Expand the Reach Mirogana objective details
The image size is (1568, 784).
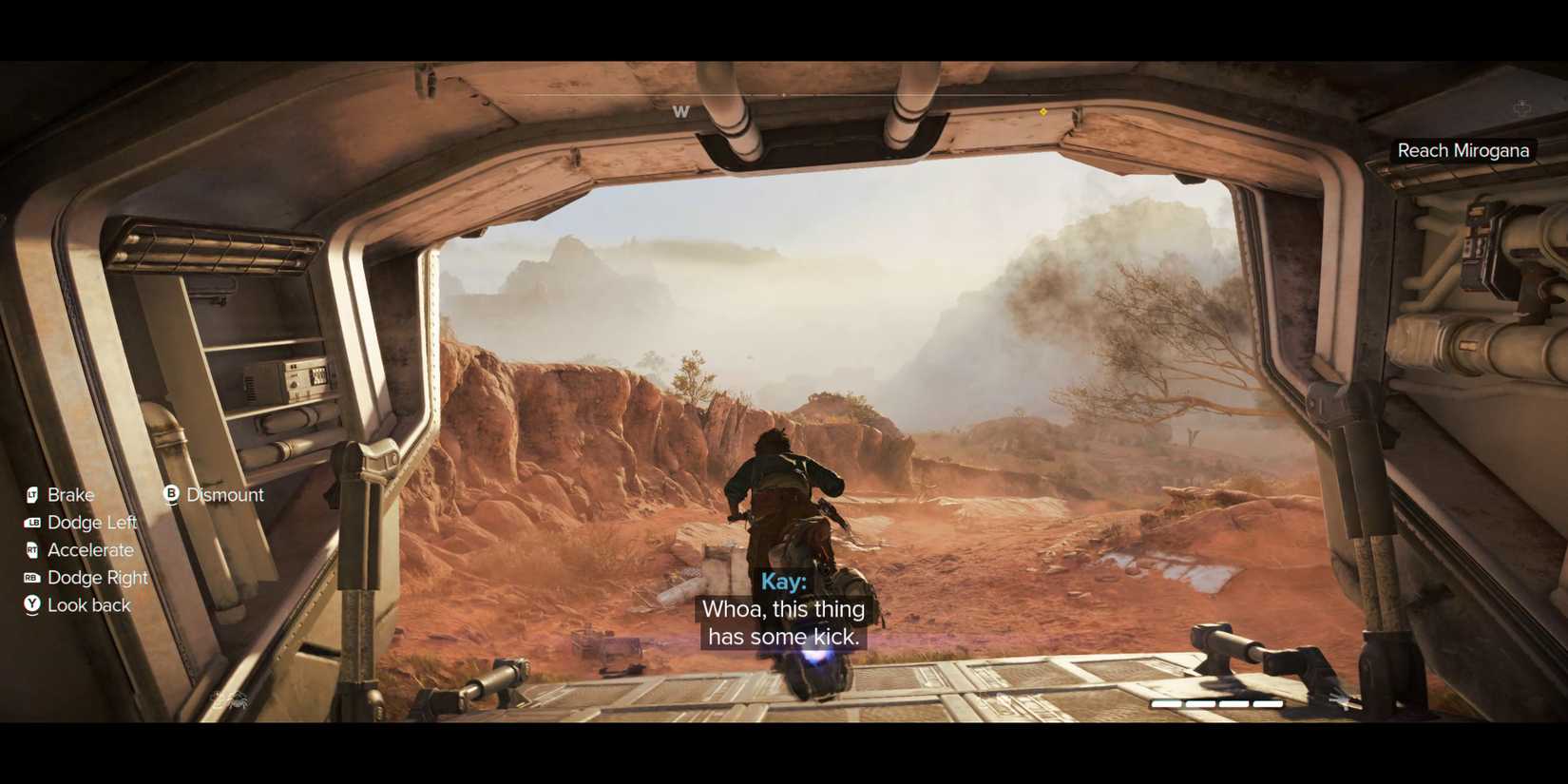tap(1463, 149)
